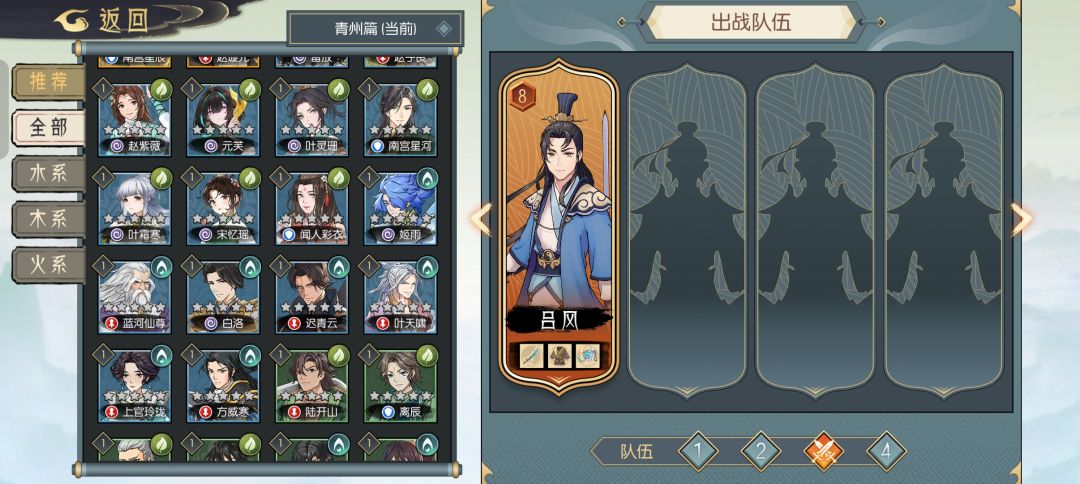Filter heroes by 火系 tab

pos(48,265)
